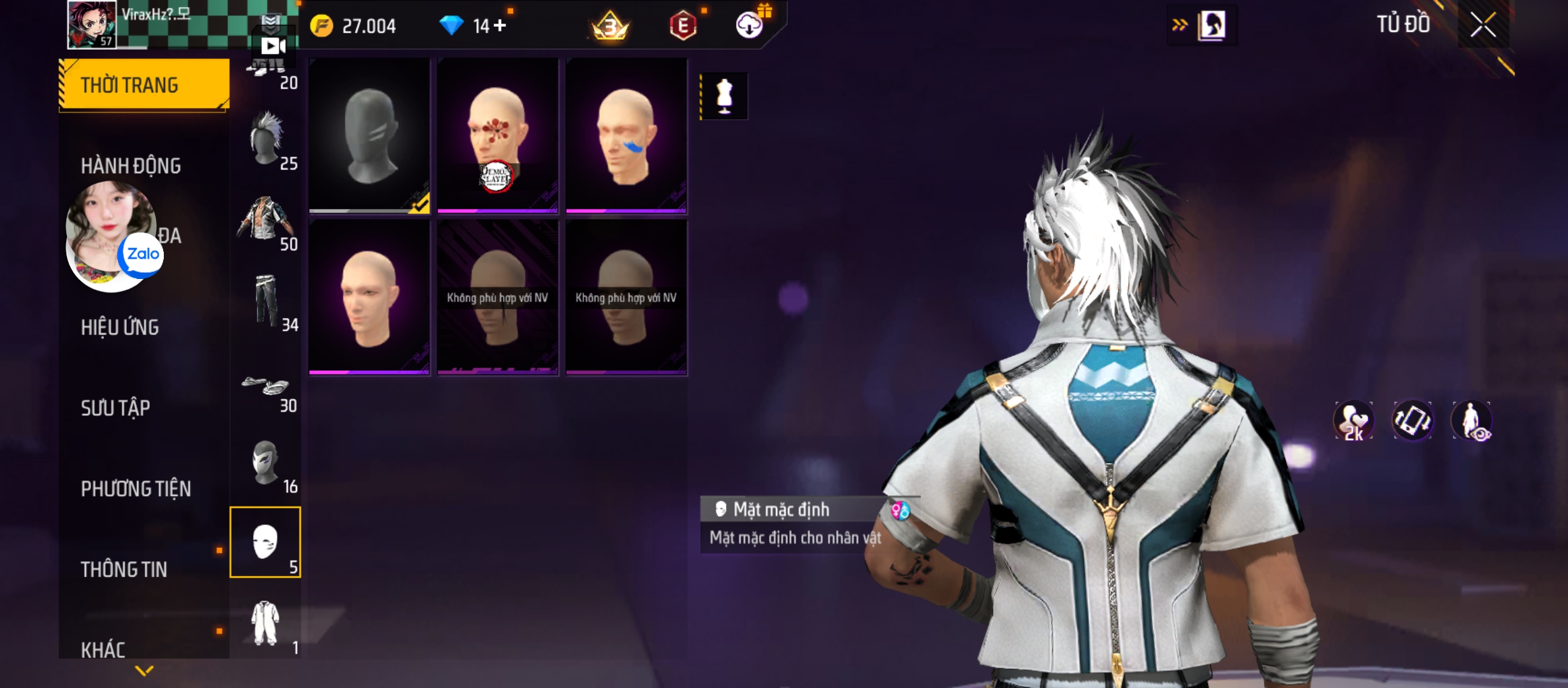
Task: Click the mannequin outfit preview icon
Action: (724, 96)
